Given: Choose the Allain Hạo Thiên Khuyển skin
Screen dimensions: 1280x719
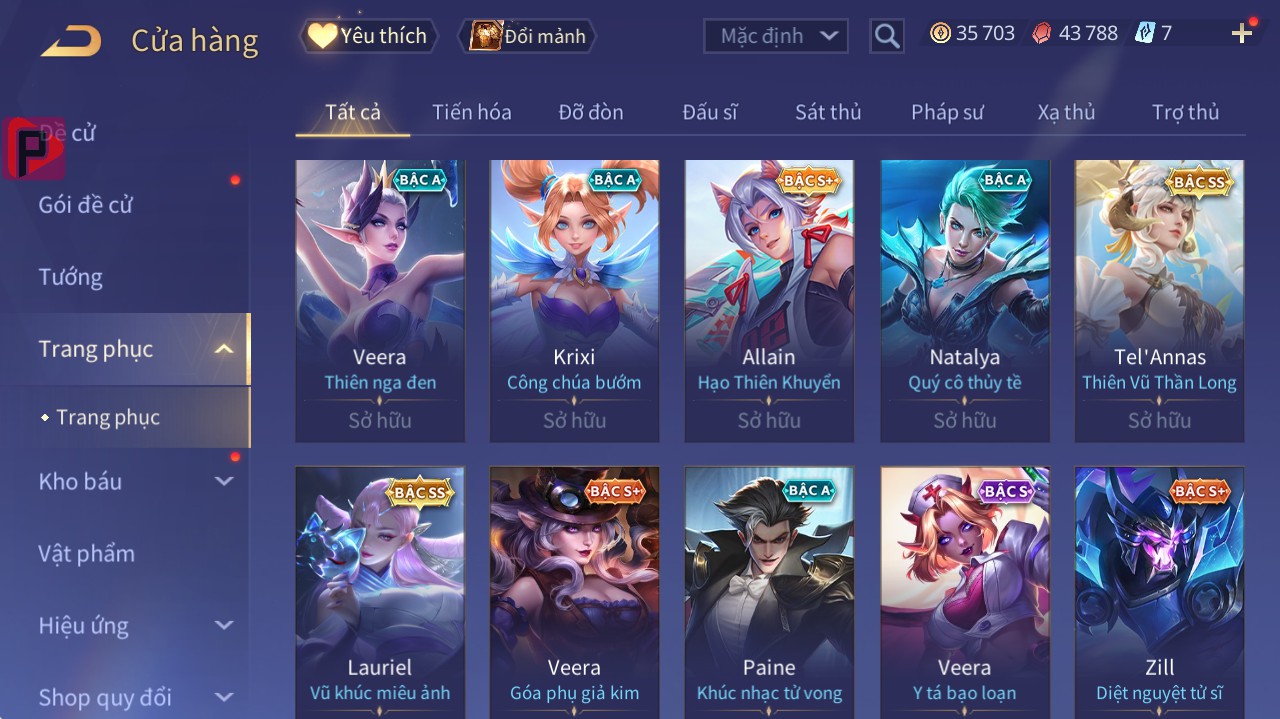Looking at the screenshot, I should 769,300.
